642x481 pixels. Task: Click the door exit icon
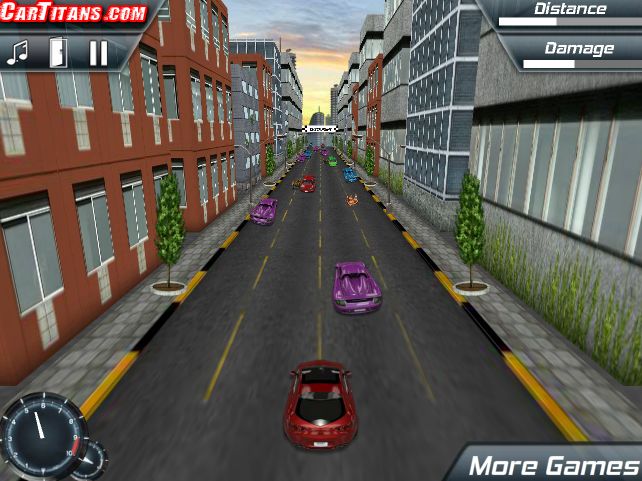58,52
